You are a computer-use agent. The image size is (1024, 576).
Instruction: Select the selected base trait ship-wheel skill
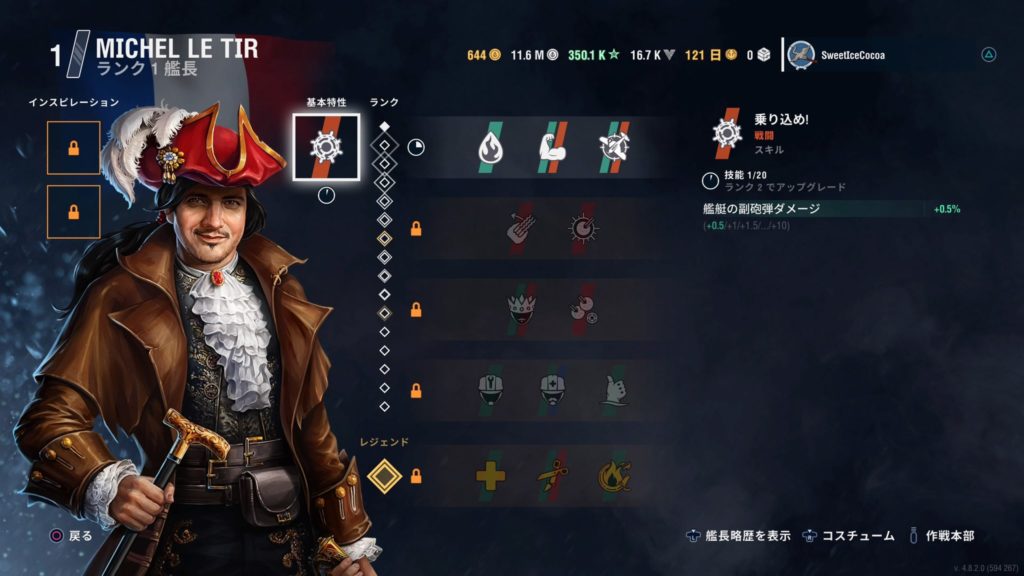[x=326, y=147]
